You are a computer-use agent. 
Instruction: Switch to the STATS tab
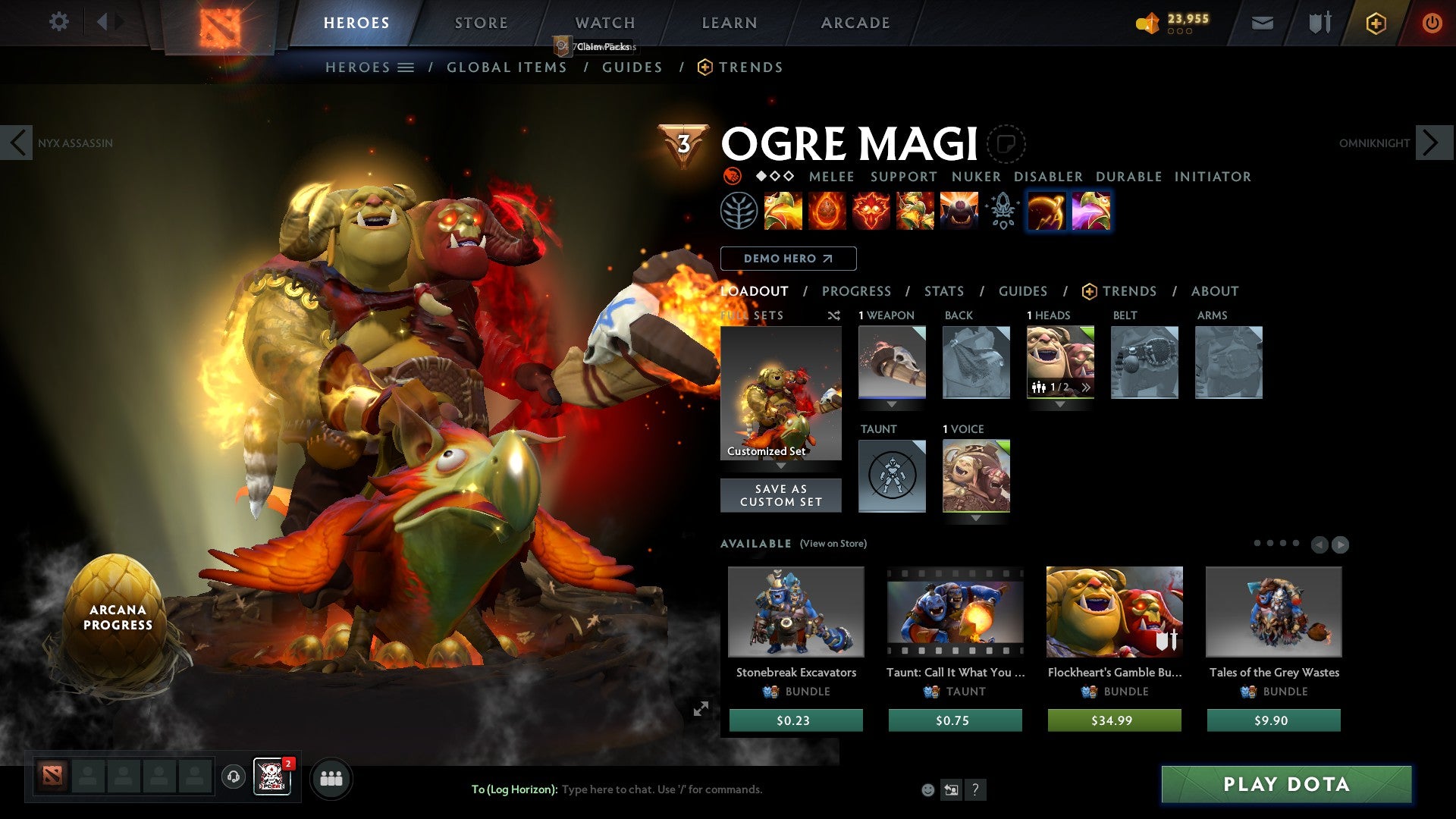943,290
